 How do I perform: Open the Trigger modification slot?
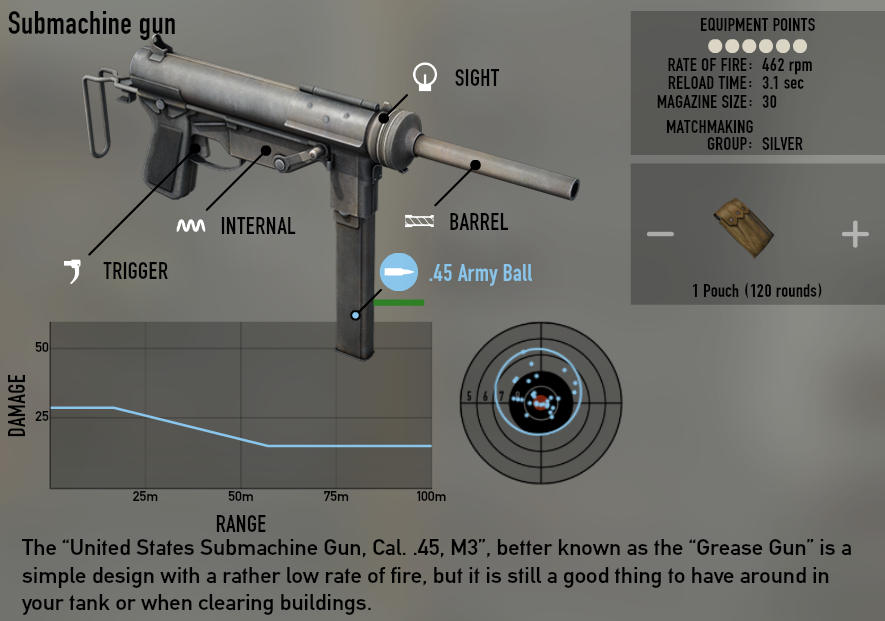click(73, 270)
